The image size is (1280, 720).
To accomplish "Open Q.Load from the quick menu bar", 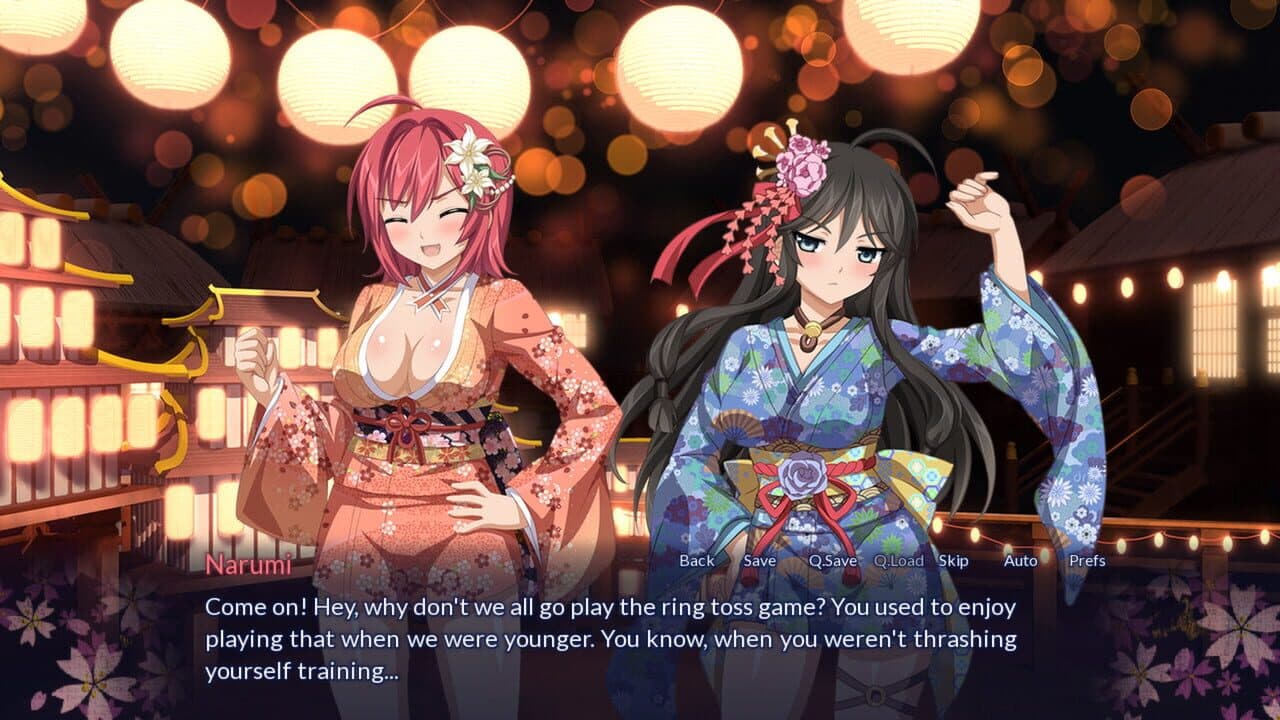I will coord(897,561).
